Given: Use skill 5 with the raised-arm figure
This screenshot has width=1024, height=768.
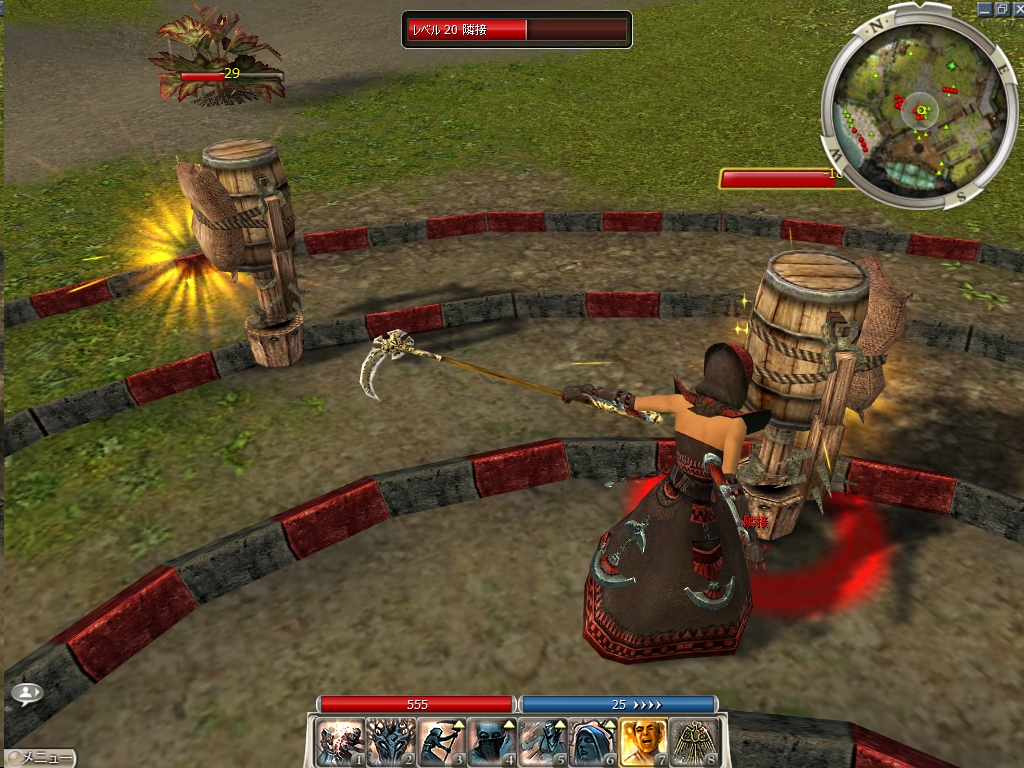Looking at the screenshot, I should tap(543, 743).
